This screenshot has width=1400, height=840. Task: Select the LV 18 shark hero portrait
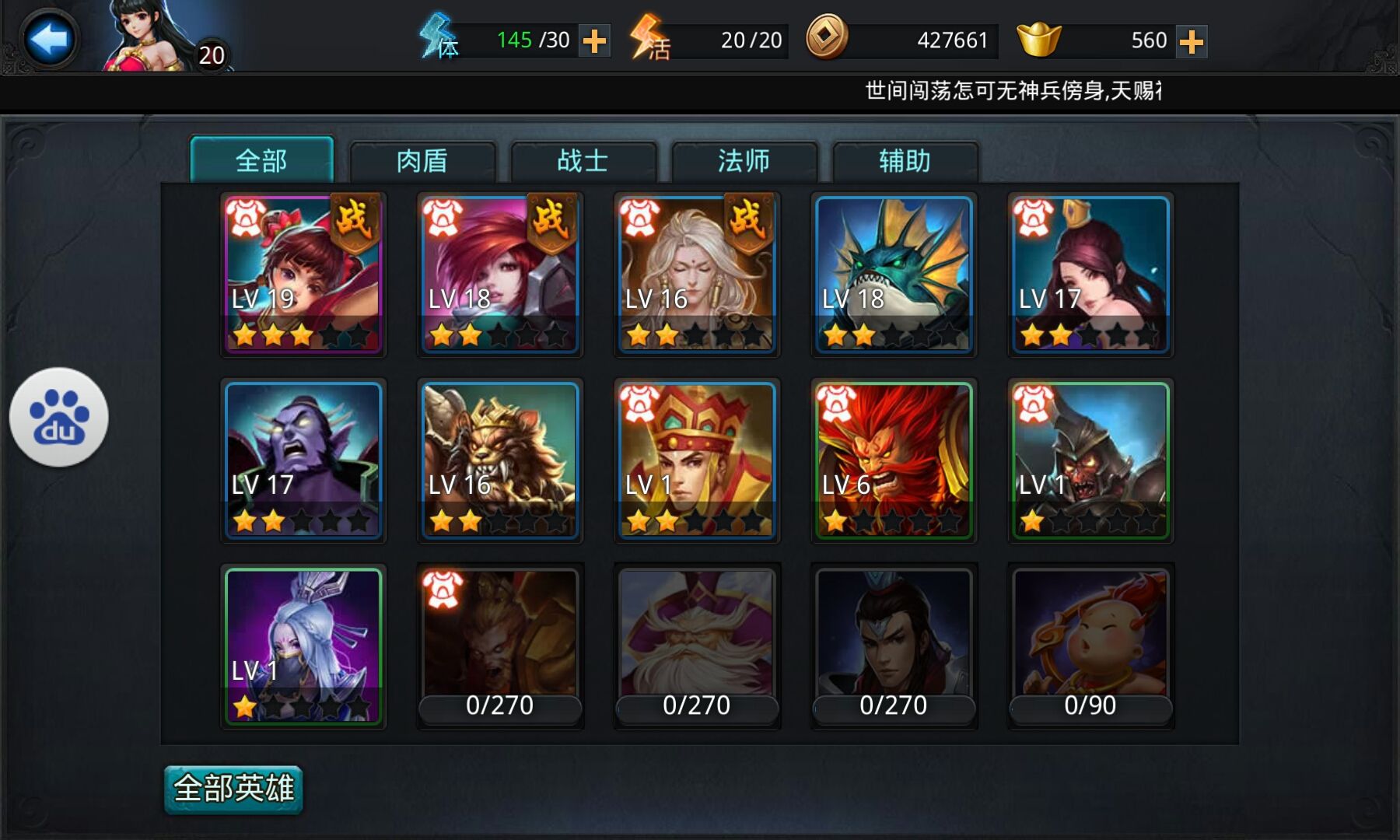pos(893,272)
